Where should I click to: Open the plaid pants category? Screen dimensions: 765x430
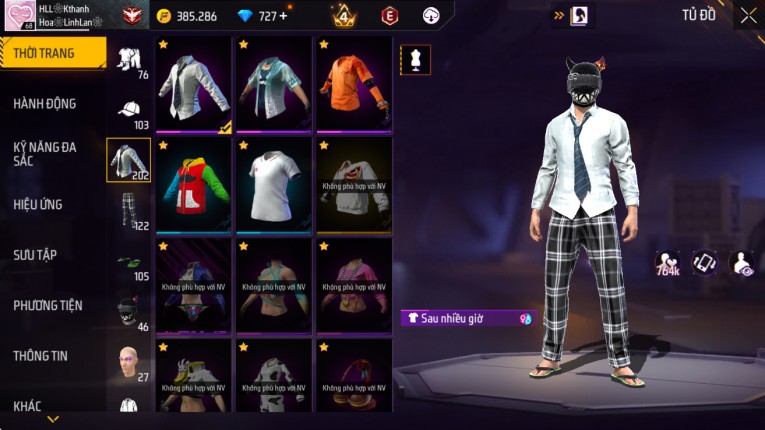pyautogui.click(x=129, y=210)
